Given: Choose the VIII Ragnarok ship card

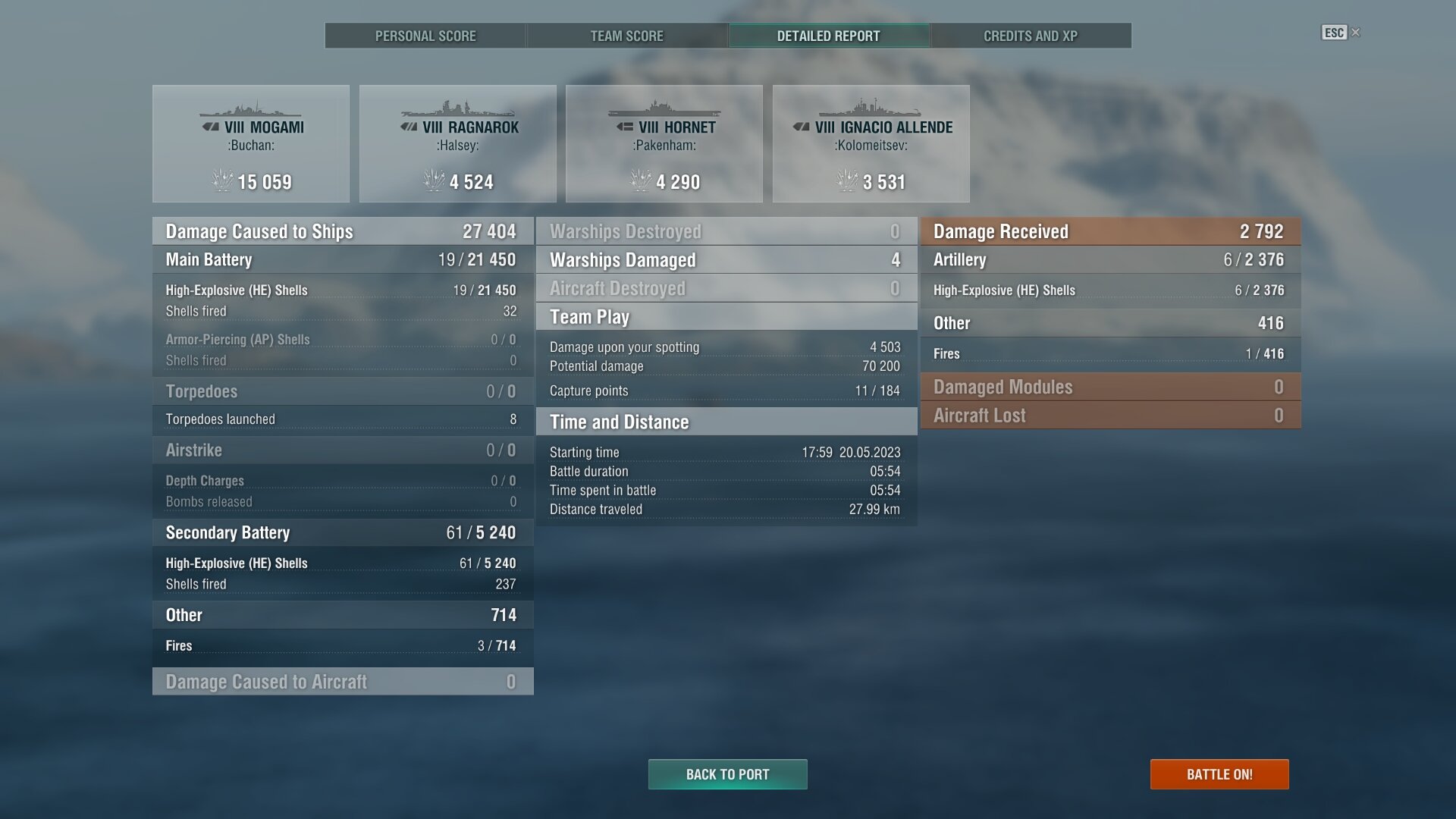Looking at the screenshot, I should click(x=457, y=144).
